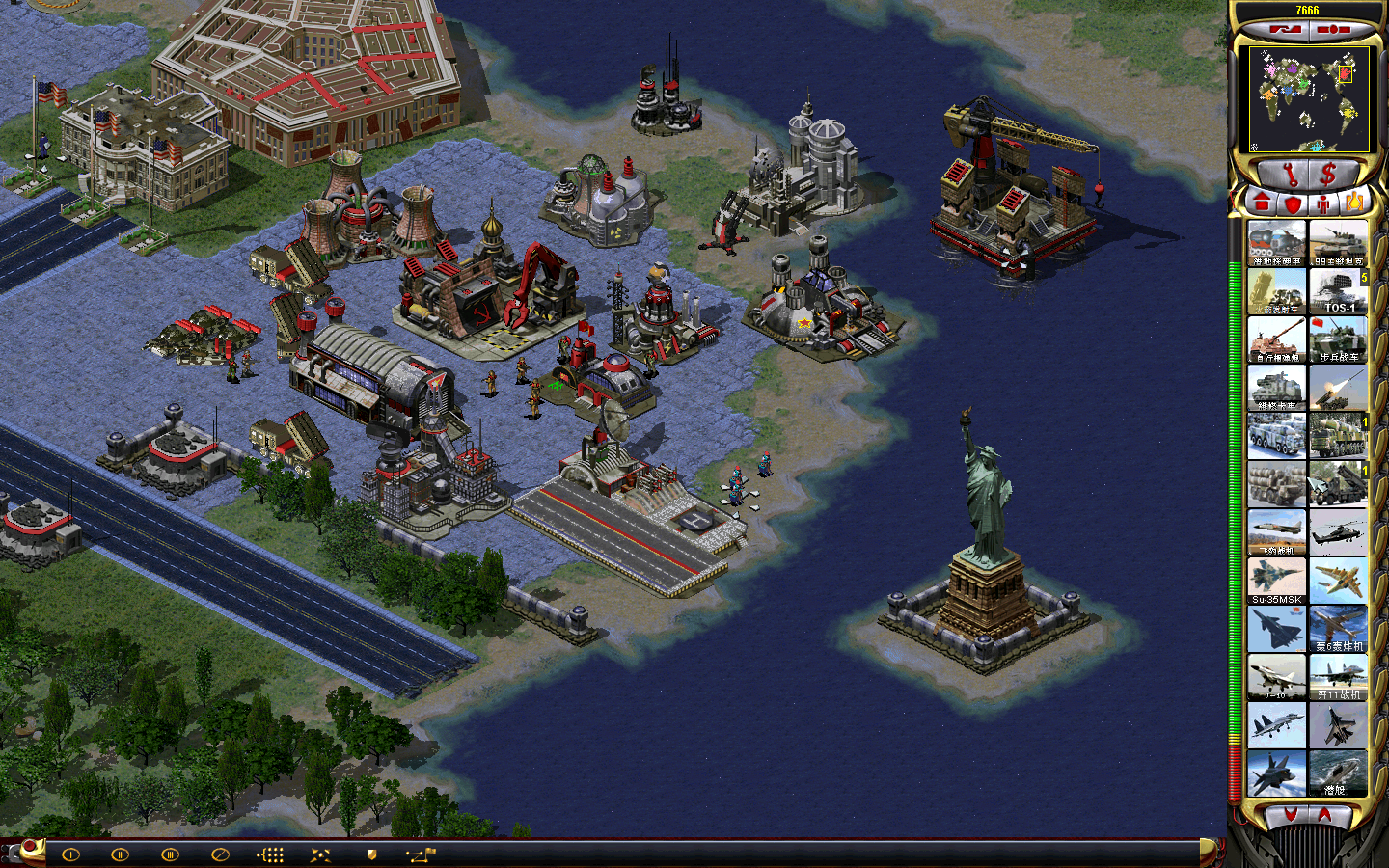1389x868 pixels.
Task: Switch to the shield defenses tab
Action: click(x=1293, y=203)
